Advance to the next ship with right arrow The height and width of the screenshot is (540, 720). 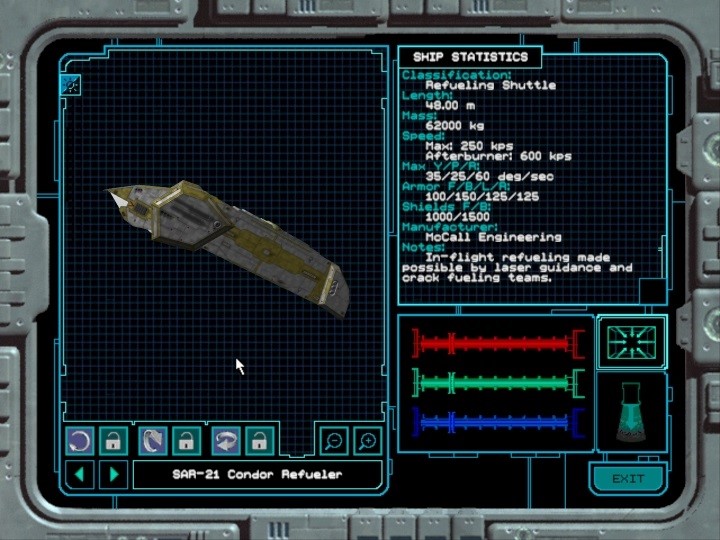click(113, 474)
